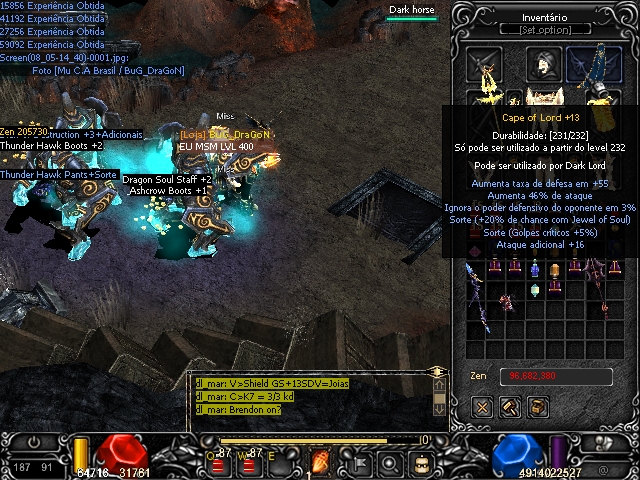Click the hammer repair button in inventory
Image resolution: width=640 pixels, height=480 pixels.
(x=509, y=407)
